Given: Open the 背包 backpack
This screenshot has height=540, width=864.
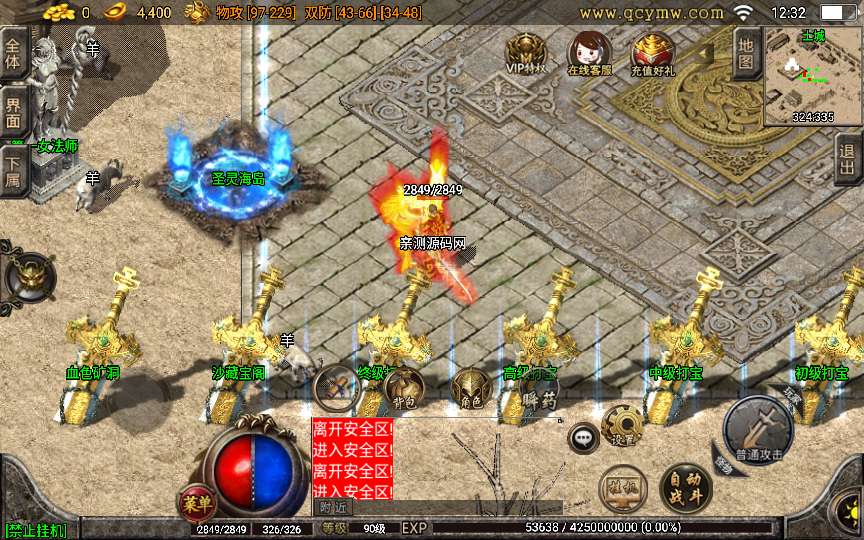Looking at the screenshot, I should [x=404, y=387].
